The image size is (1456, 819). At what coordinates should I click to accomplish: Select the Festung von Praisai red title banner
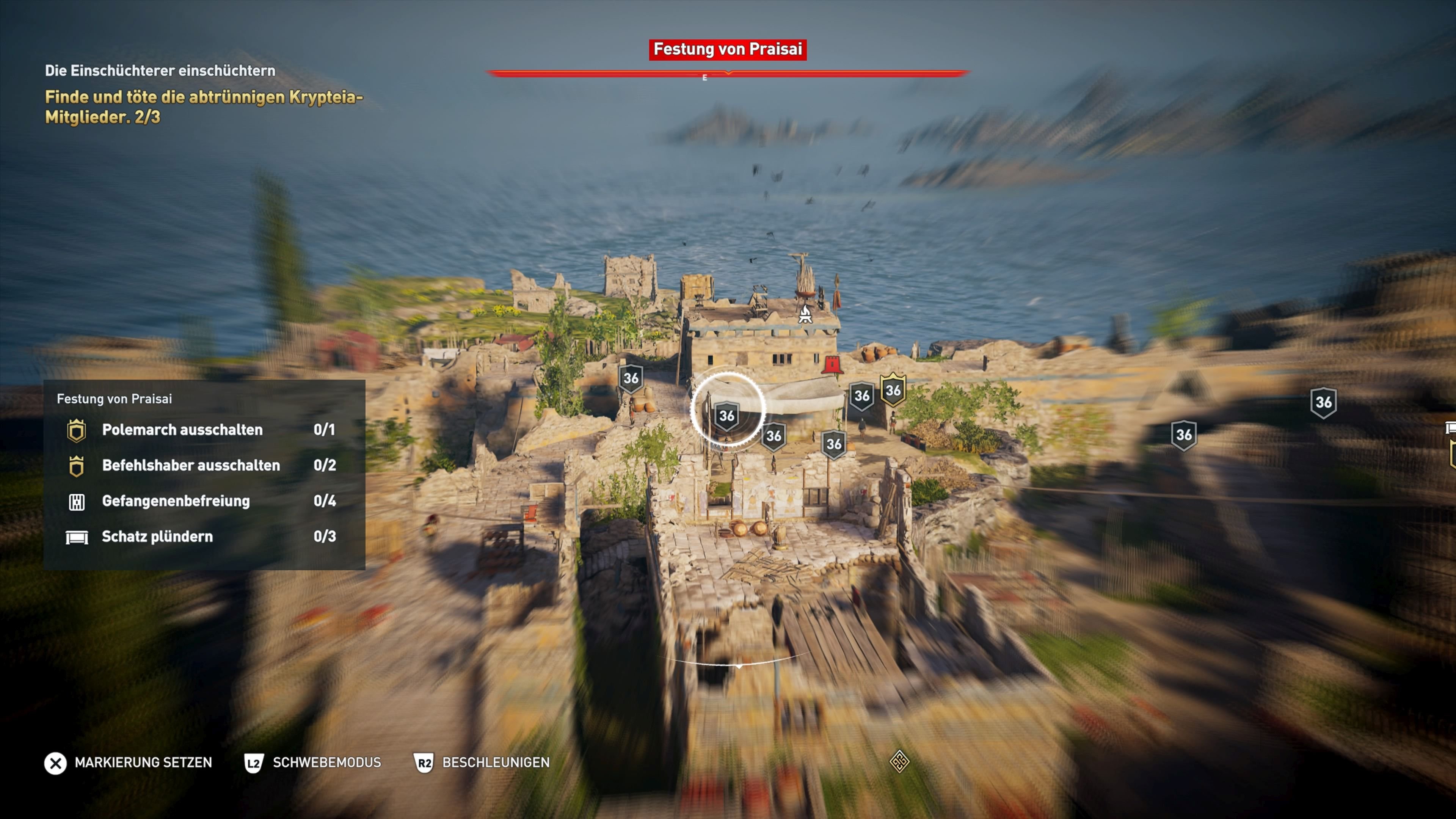click(x=728, y=49)
